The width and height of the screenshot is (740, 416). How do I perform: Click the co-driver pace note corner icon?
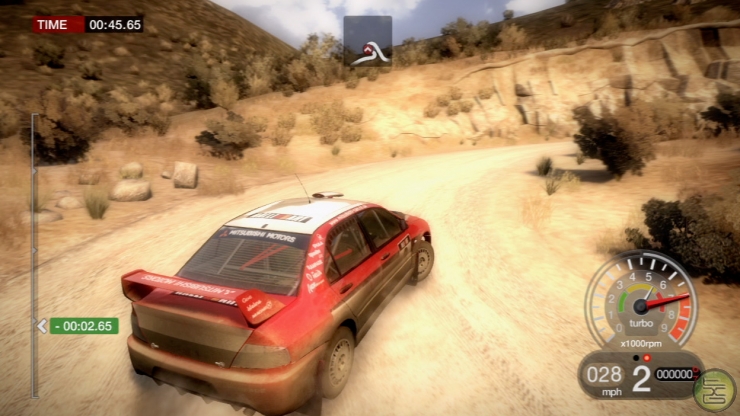click(x=368, y=41)
